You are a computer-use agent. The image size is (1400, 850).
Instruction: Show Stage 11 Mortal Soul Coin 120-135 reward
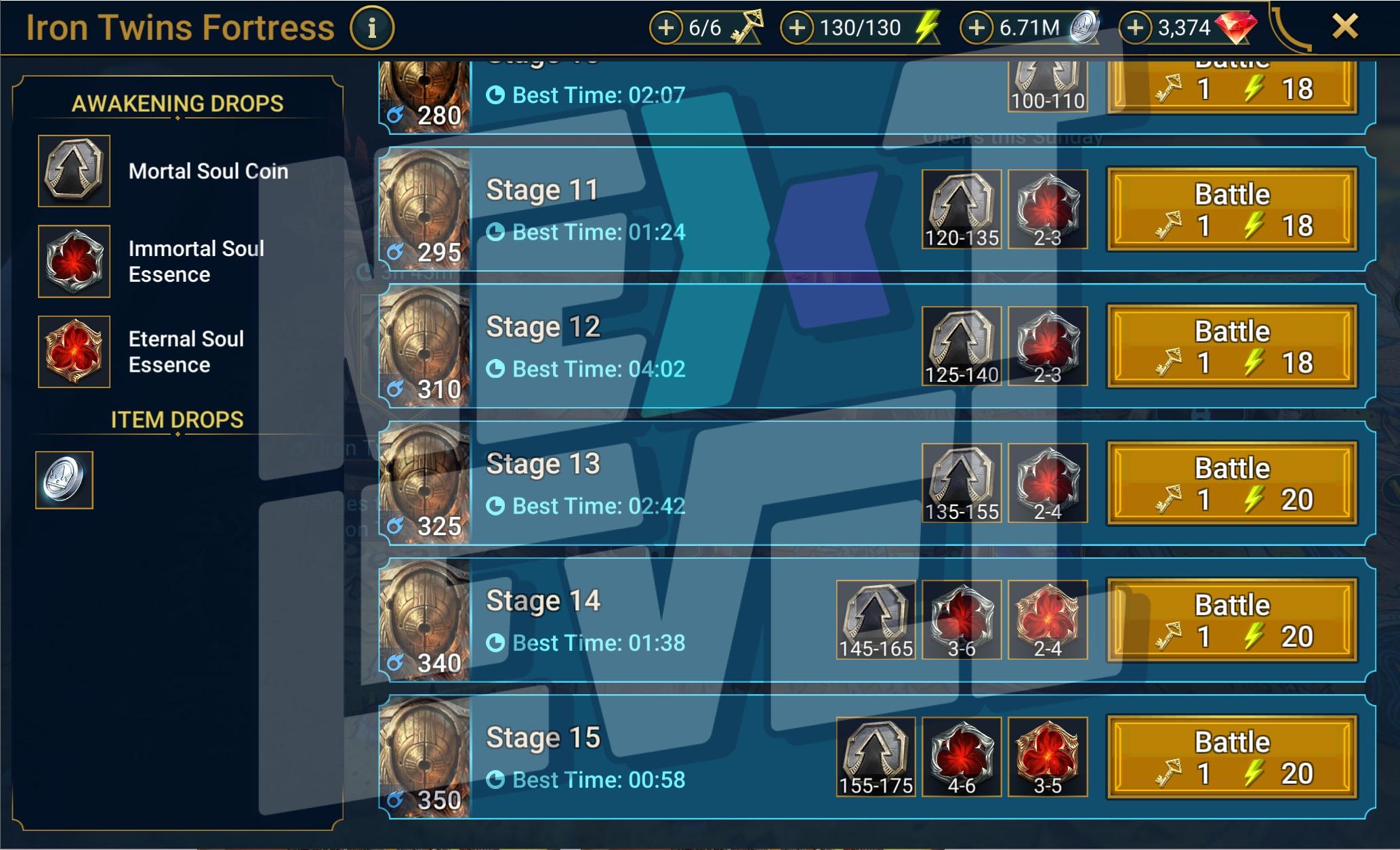click(961, 209)
